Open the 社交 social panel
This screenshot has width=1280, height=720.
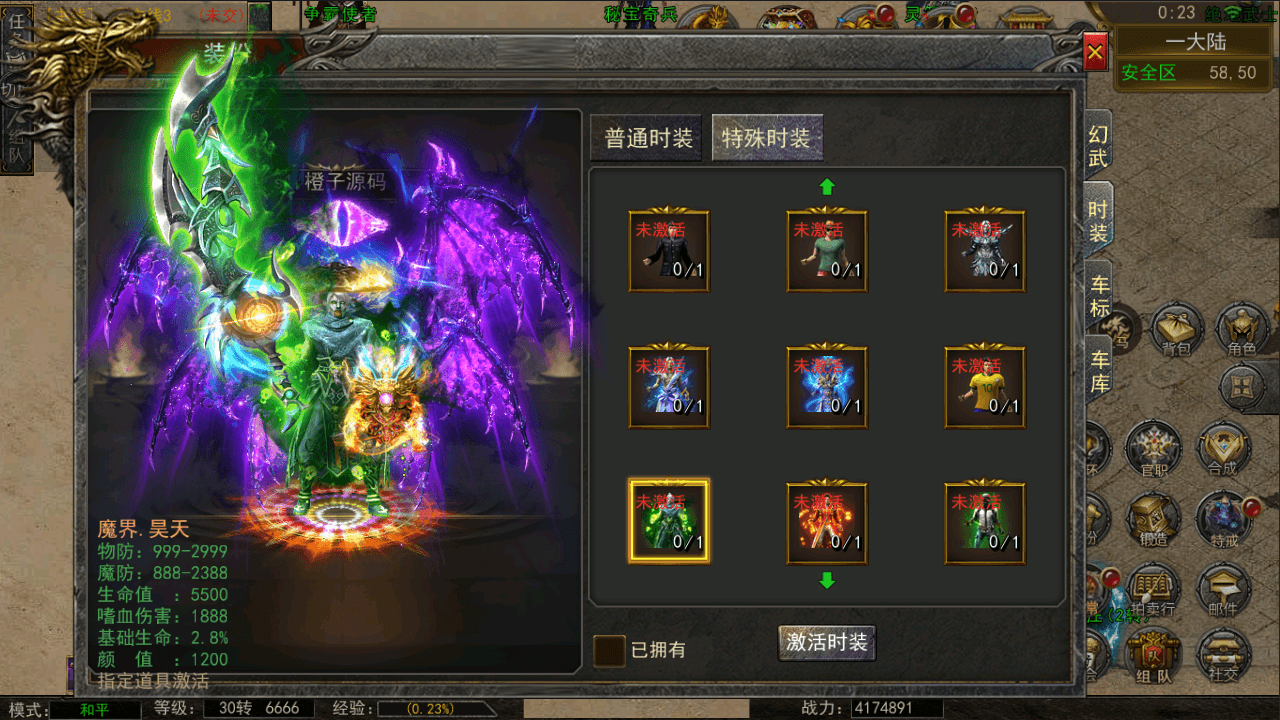click(x=1224, y=655)
